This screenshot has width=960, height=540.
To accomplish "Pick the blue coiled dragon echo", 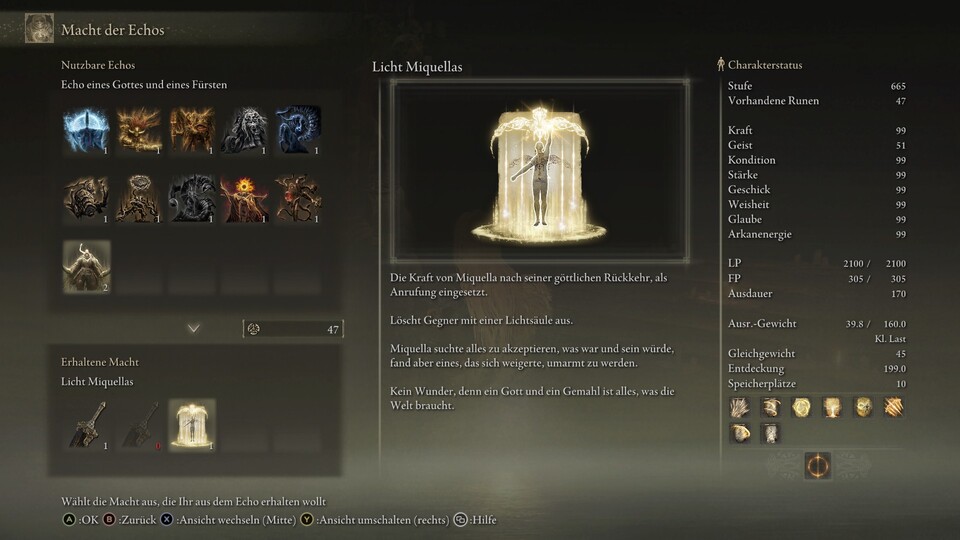I will pos(298,130).
